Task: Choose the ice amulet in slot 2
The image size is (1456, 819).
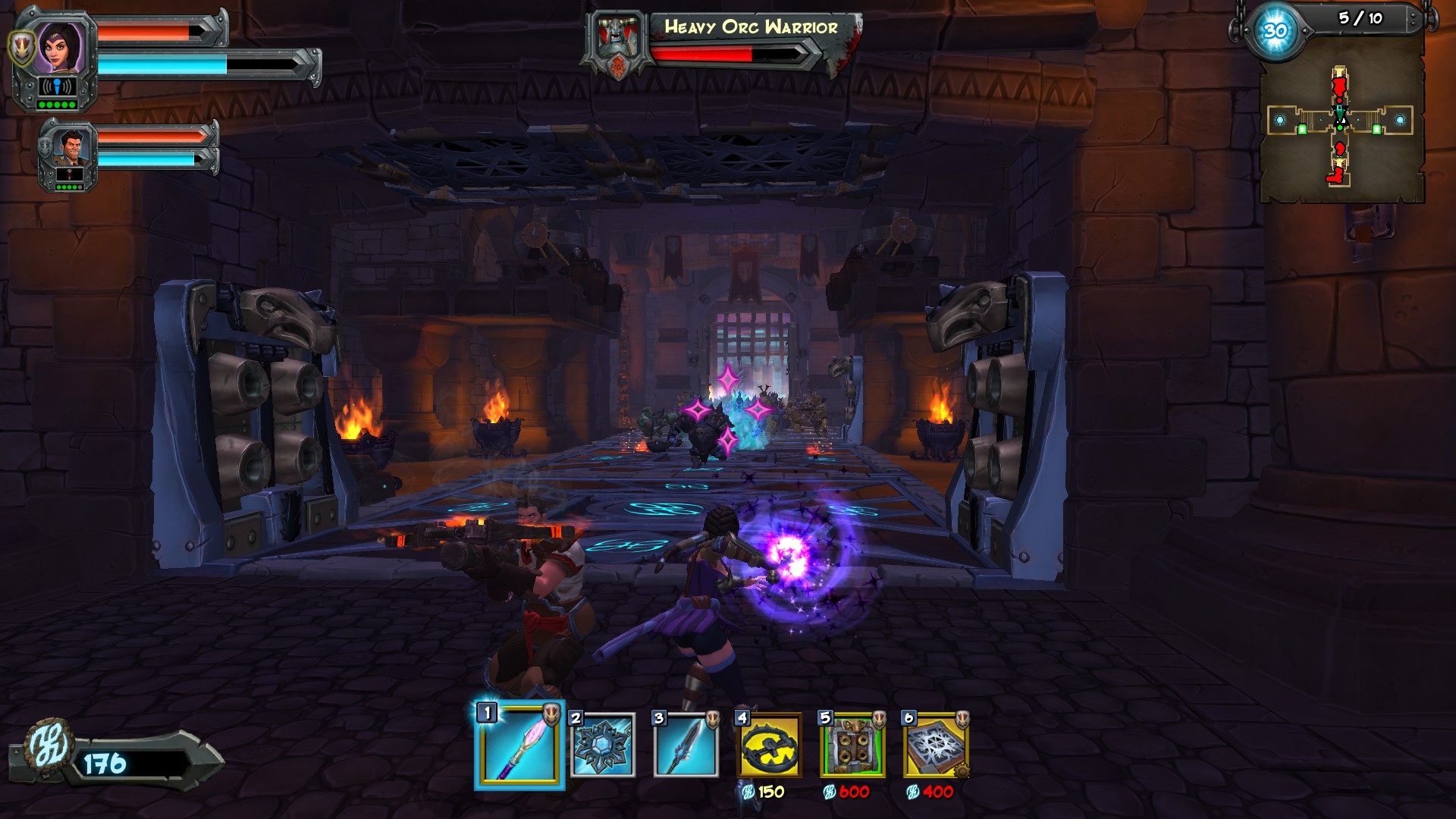Action: click(x=603, y=746)
